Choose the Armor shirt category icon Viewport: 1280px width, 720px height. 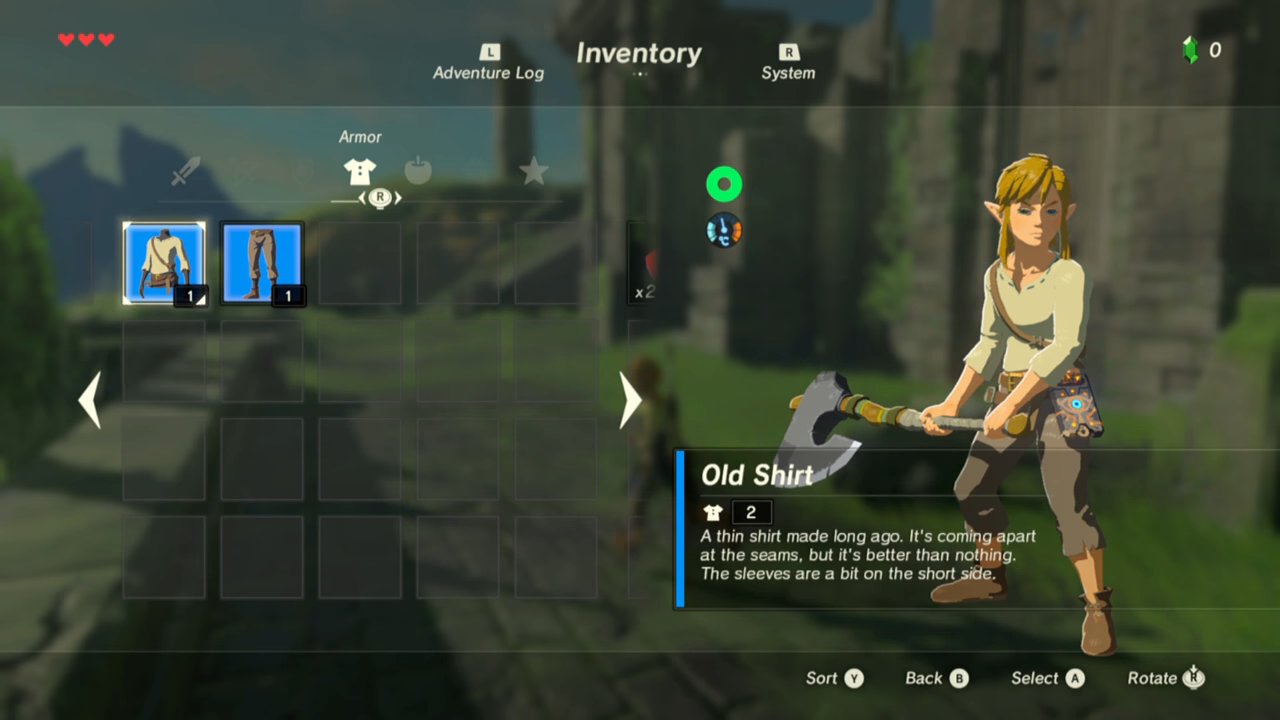[360, 172]
